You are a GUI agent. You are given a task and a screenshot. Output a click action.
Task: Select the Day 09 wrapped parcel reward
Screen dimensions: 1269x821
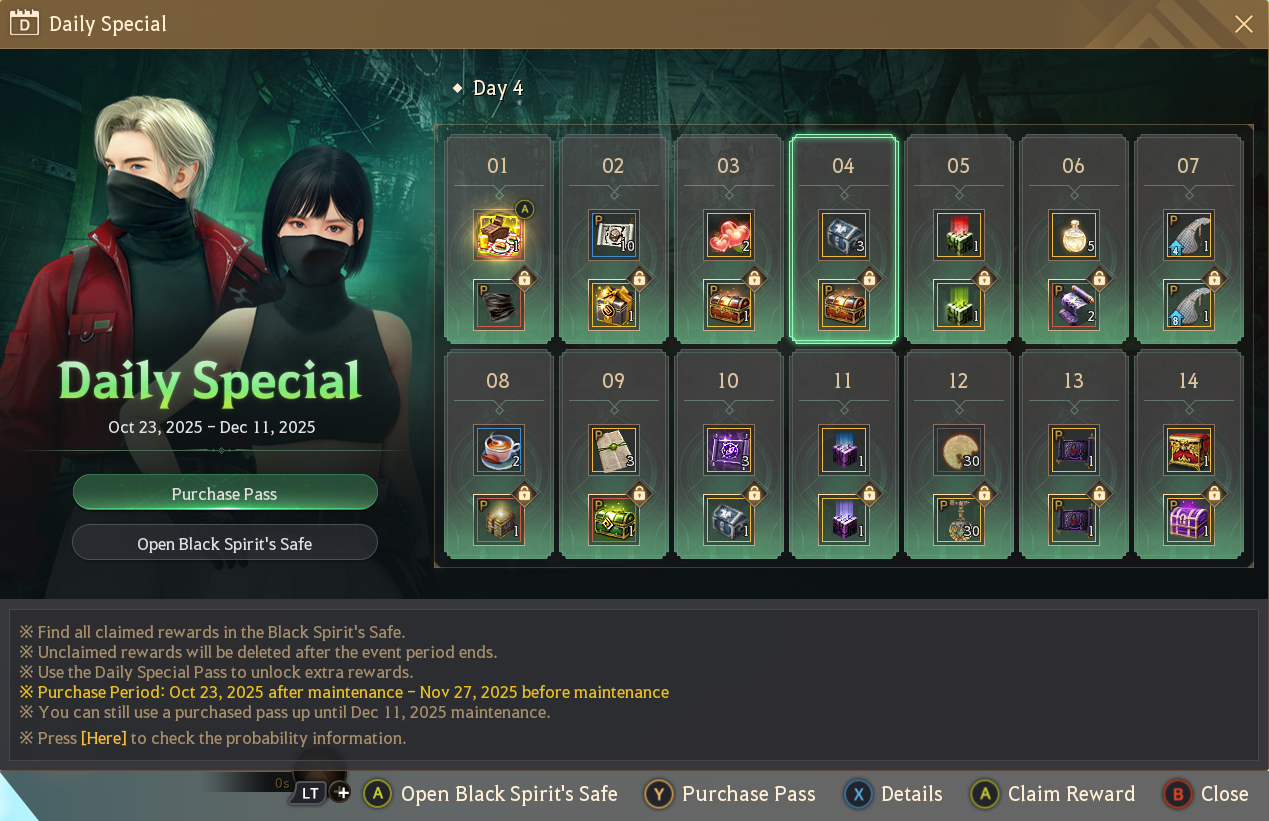click(613, 450)
